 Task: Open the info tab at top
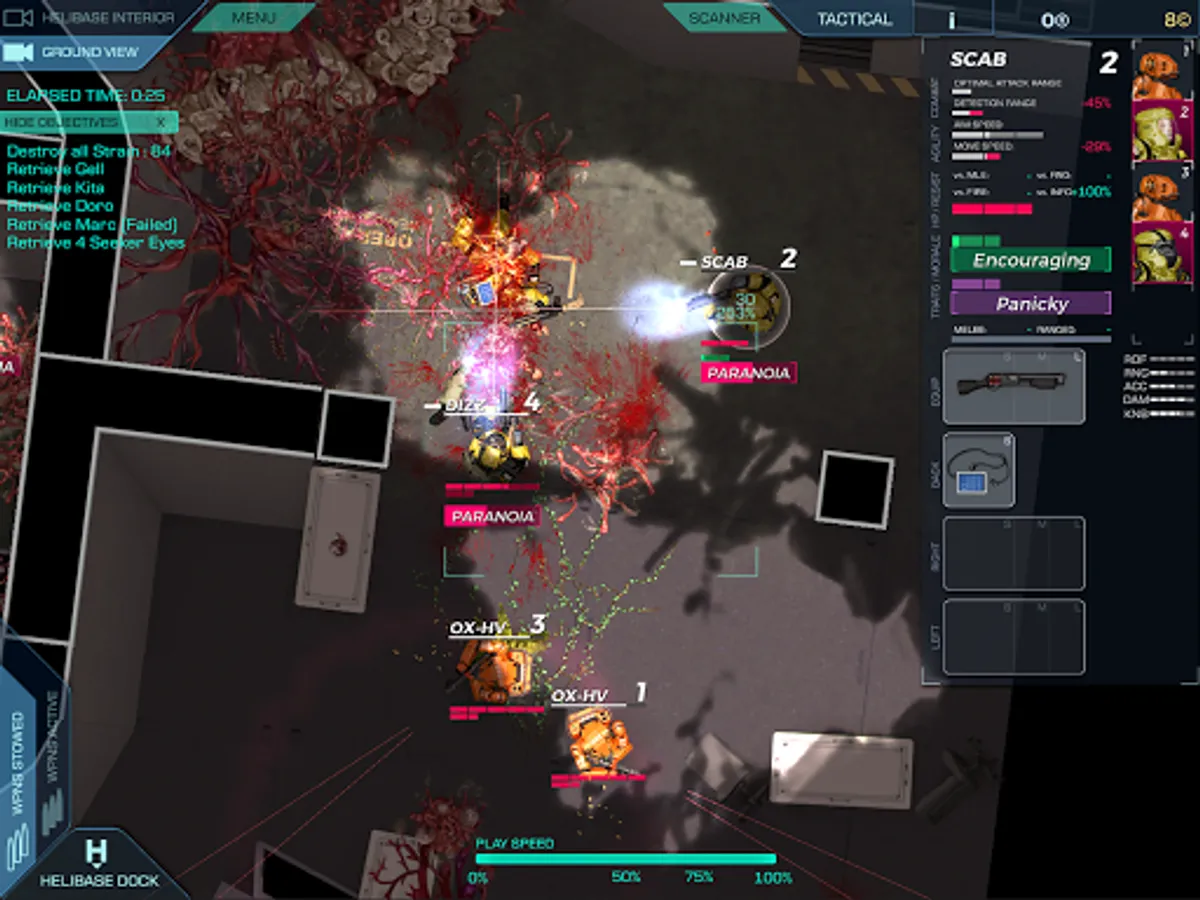tap(951, 19)
